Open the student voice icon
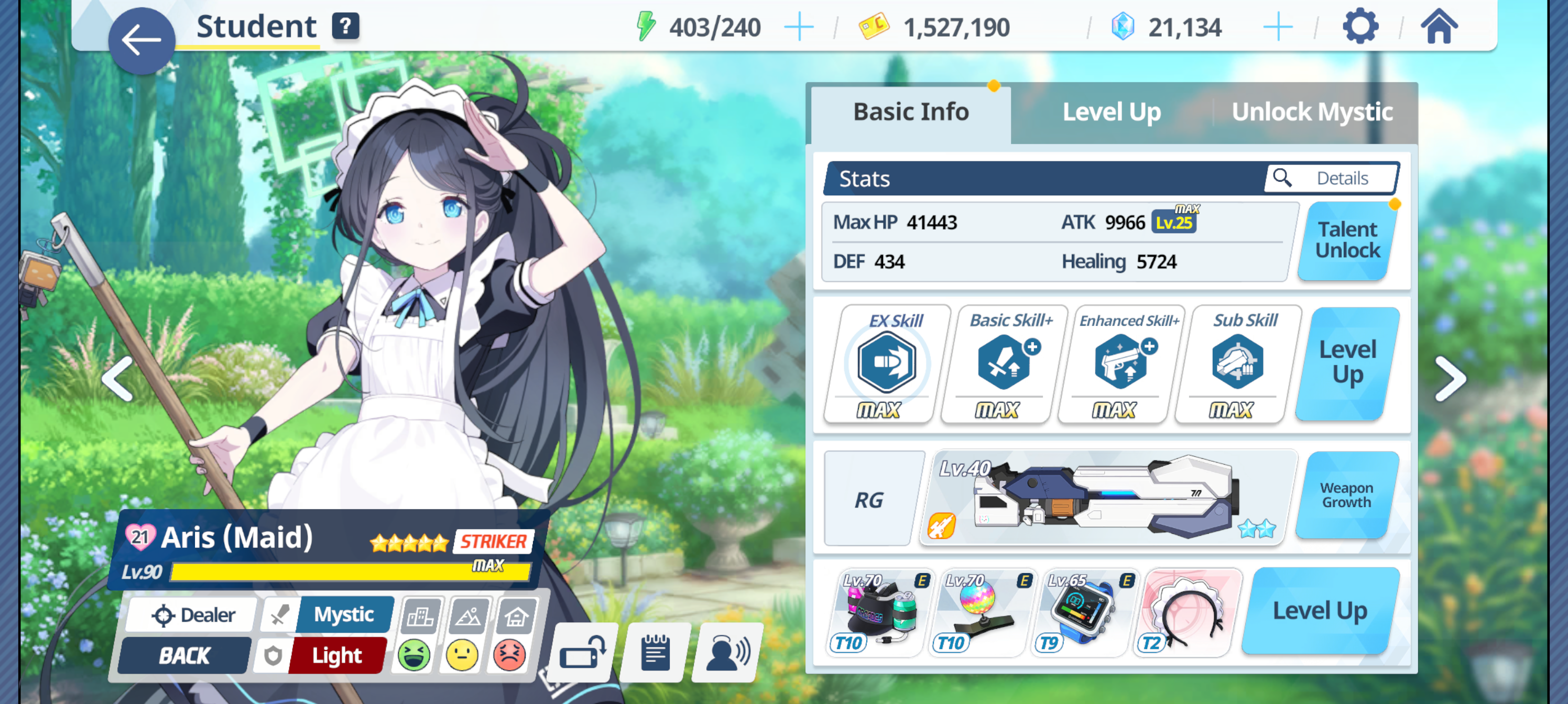The width and height of the screenshot is (1568, 704). pos(727,652)
